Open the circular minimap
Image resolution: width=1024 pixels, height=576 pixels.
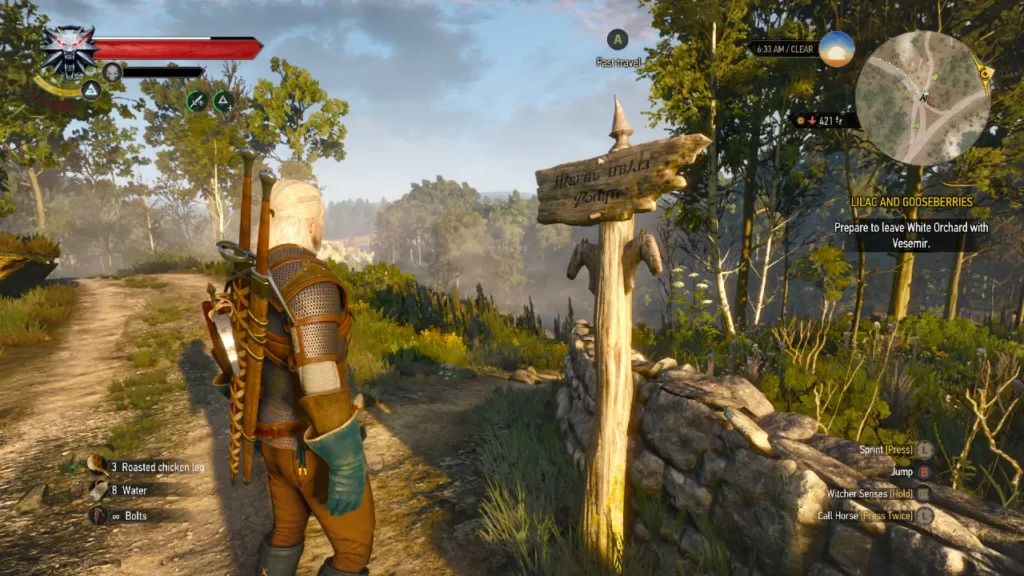[x=922, y=97]
